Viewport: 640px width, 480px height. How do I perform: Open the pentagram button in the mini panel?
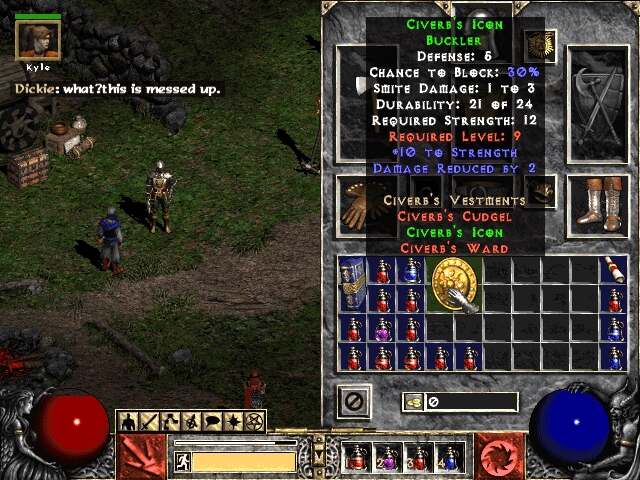click(x=255, y=421)
